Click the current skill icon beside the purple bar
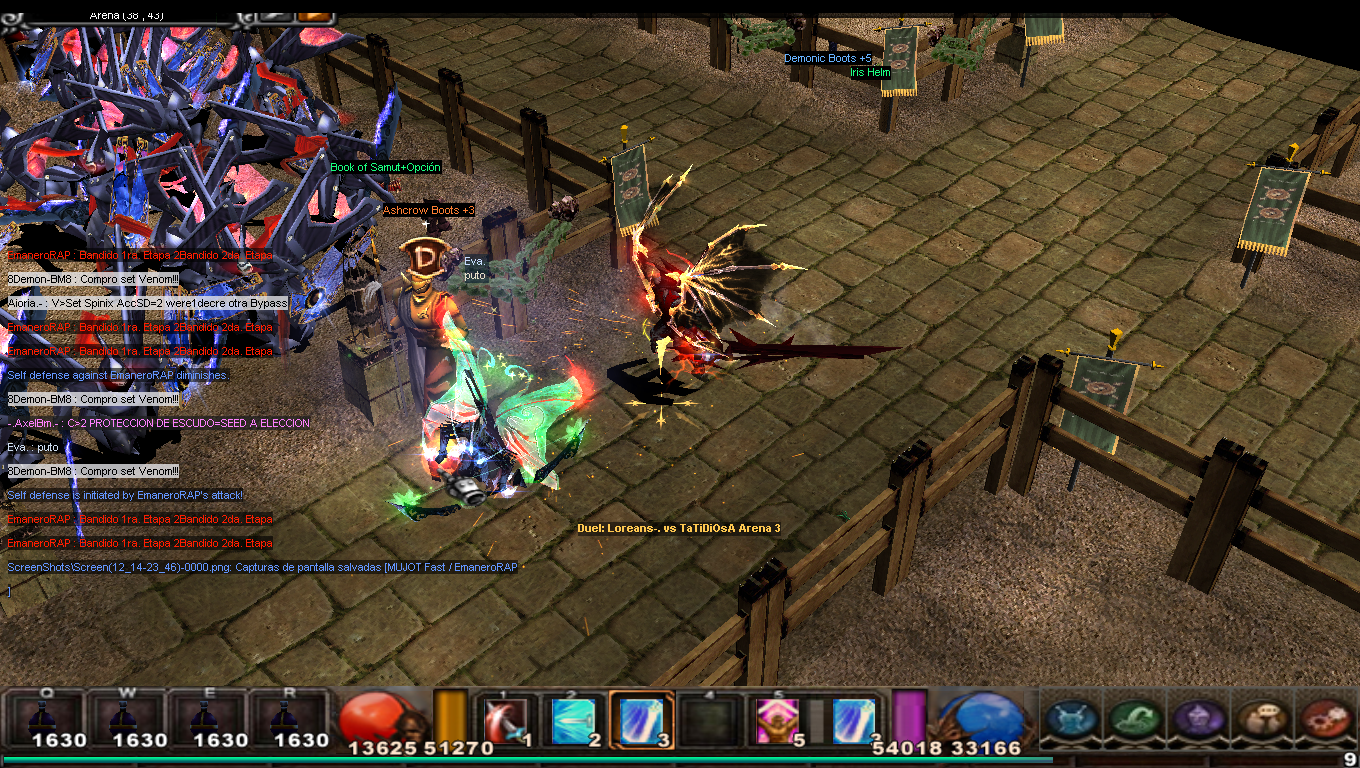This screenshot has height=768, width=1360. 853,719
